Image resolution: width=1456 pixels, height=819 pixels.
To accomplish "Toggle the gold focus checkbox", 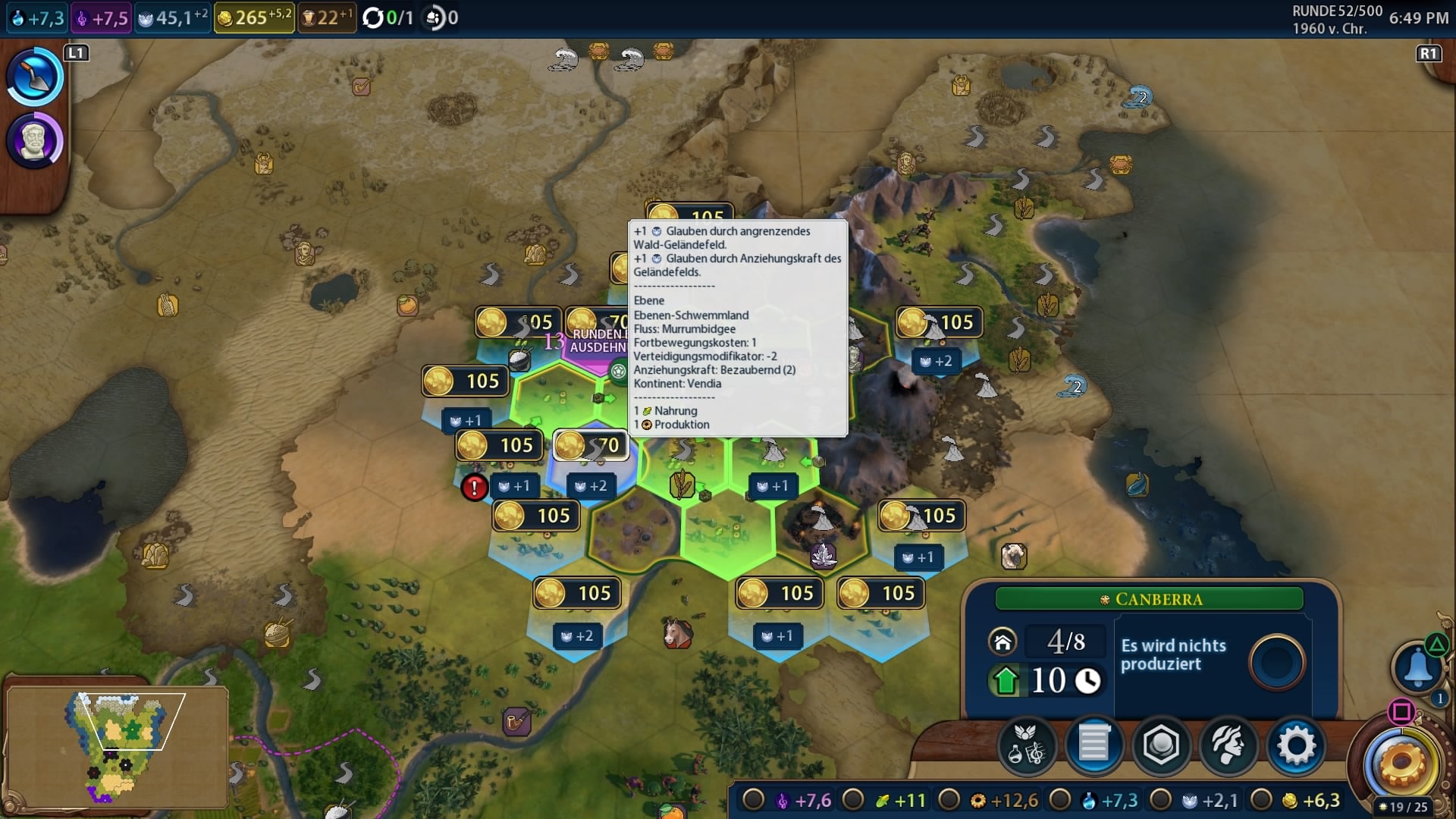I will (1261, 800).
